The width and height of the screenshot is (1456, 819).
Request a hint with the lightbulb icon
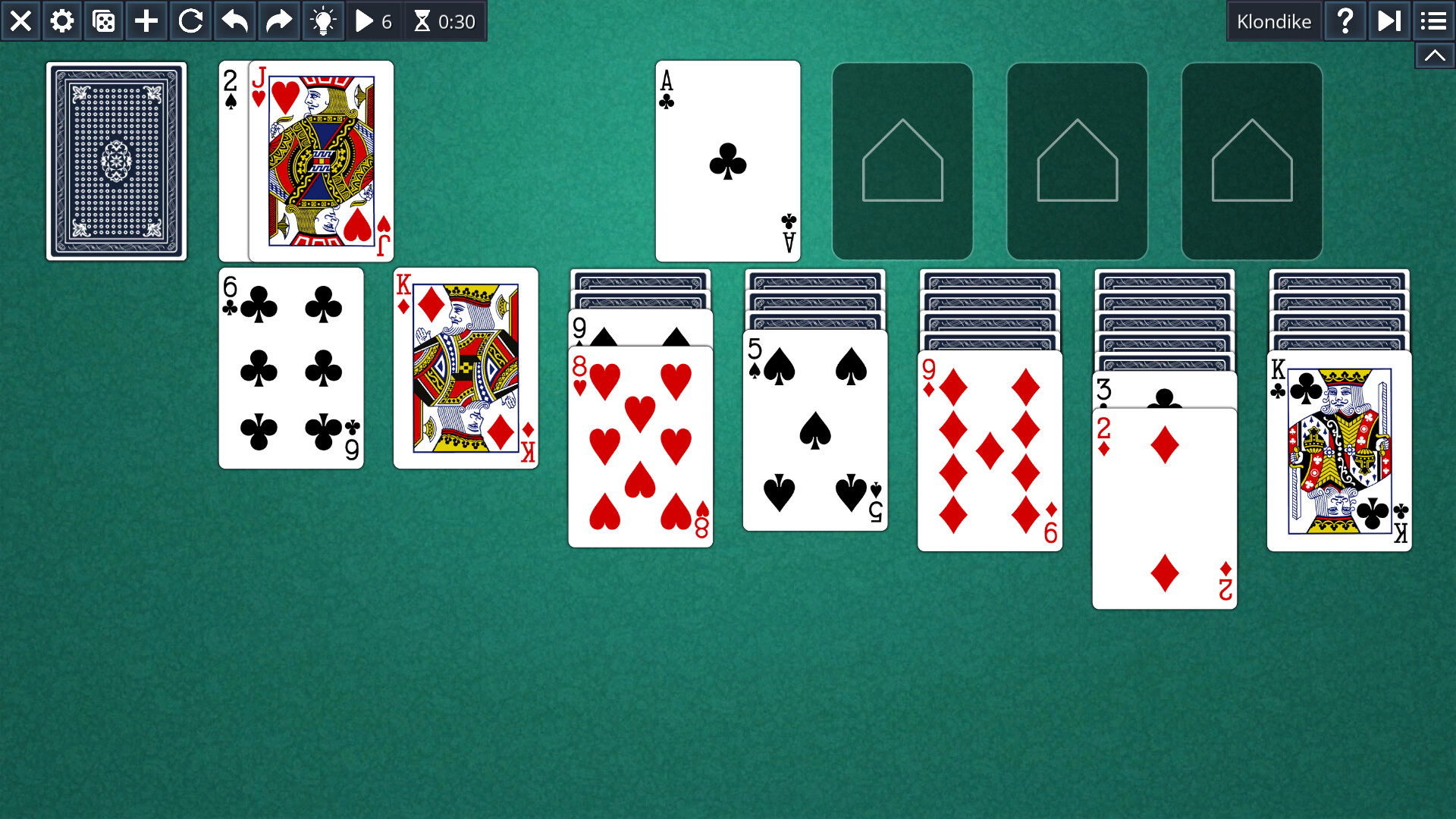[323, 20]
